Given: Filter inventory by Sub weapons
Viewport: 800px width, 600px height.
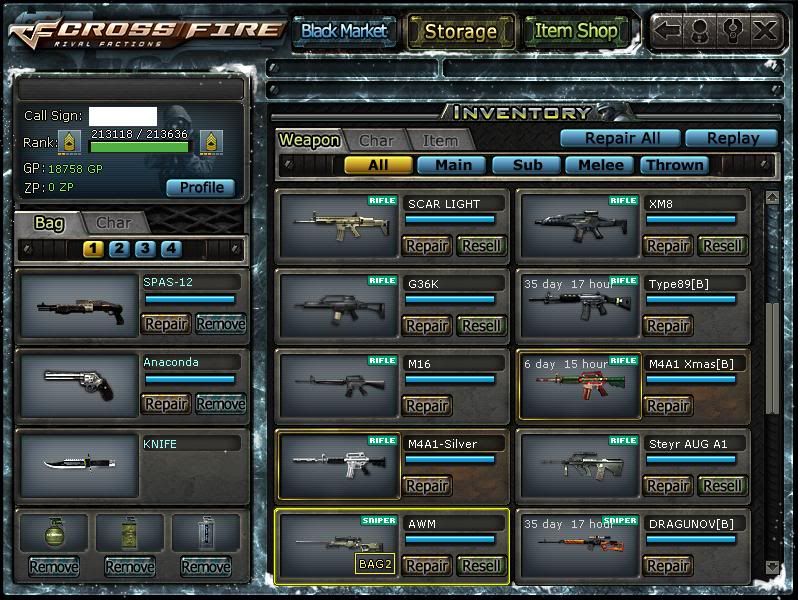Looking at the screenshot, I should pyautogui.click(x=527, y=164).
